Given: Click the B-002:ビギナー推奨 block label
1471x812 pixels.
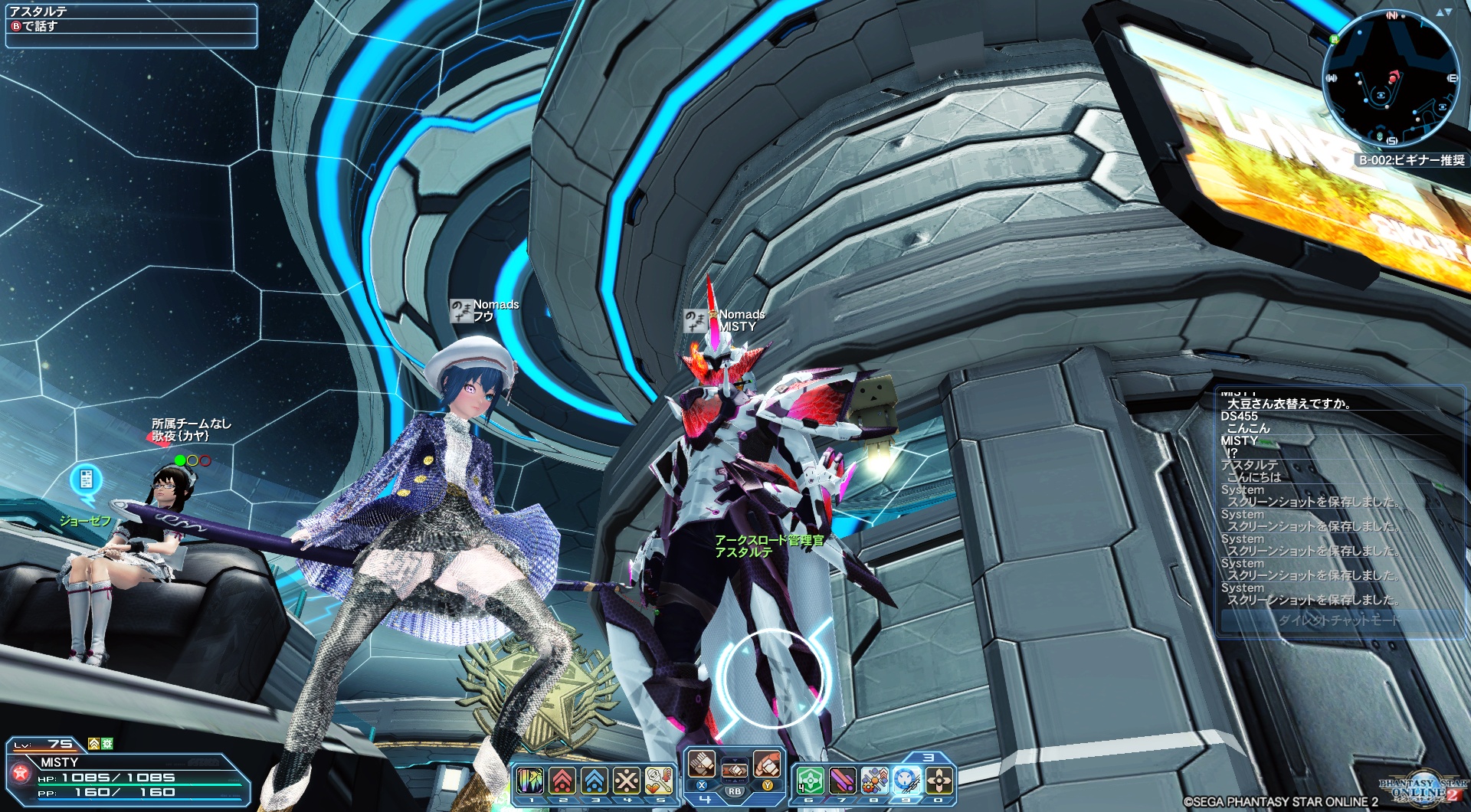Looking at the screenshot, I should click(1411, 160).
